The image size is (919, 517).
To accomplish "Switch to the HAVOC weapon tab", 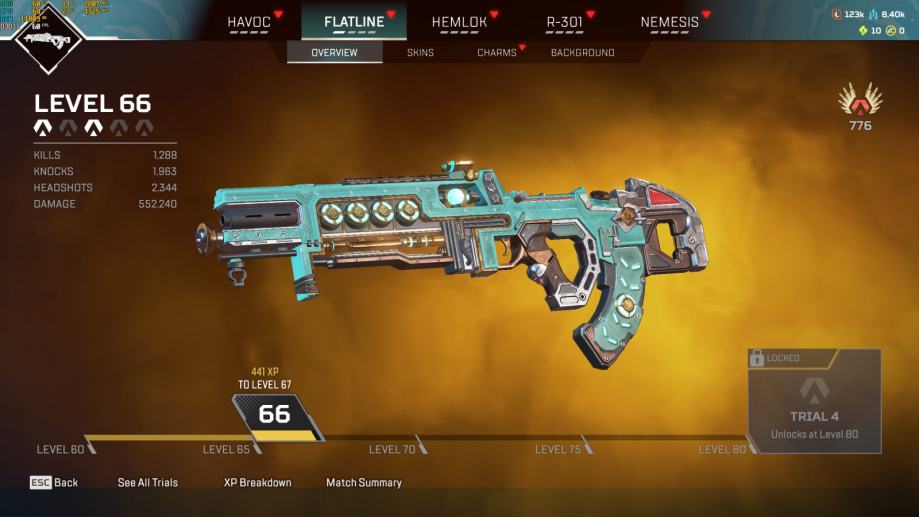I will (249, 21).
